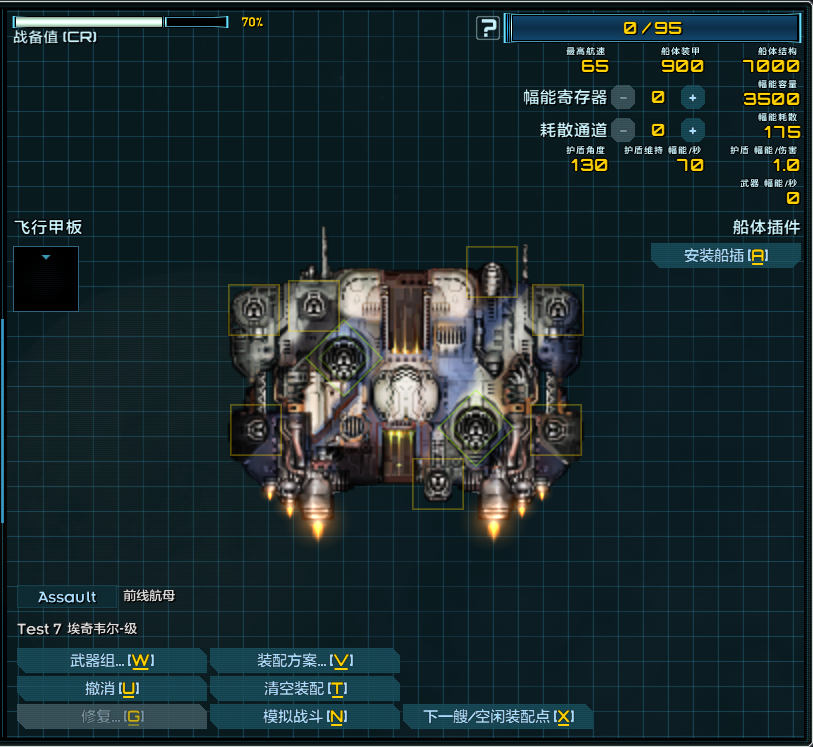813x747 pixels.
Task: Increase the 幅能寄存器 count with plus
Action: pyautogui.click(x=692, y=97)
